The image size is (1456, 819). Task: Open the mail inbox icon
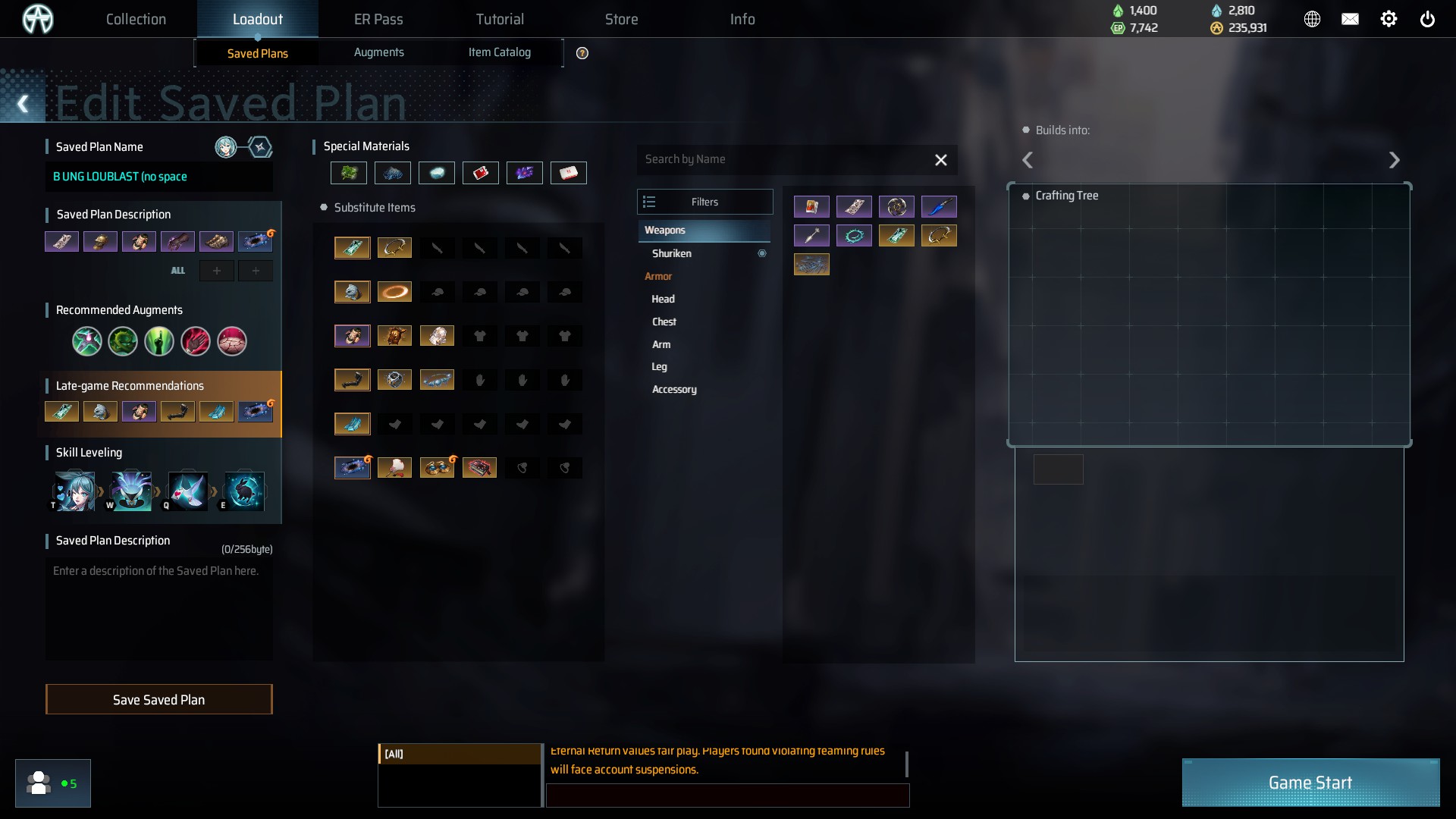point(1350,19)
